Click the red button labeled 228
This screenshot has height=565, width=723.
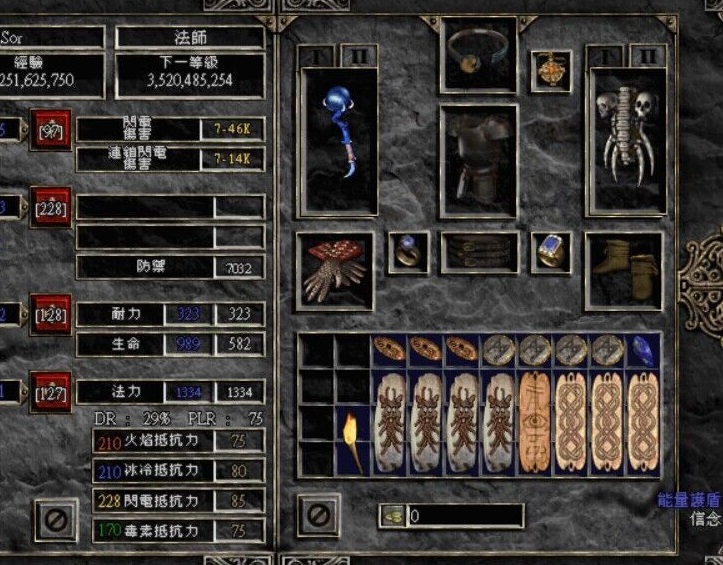pyautogui.click(x=50, y=207)
